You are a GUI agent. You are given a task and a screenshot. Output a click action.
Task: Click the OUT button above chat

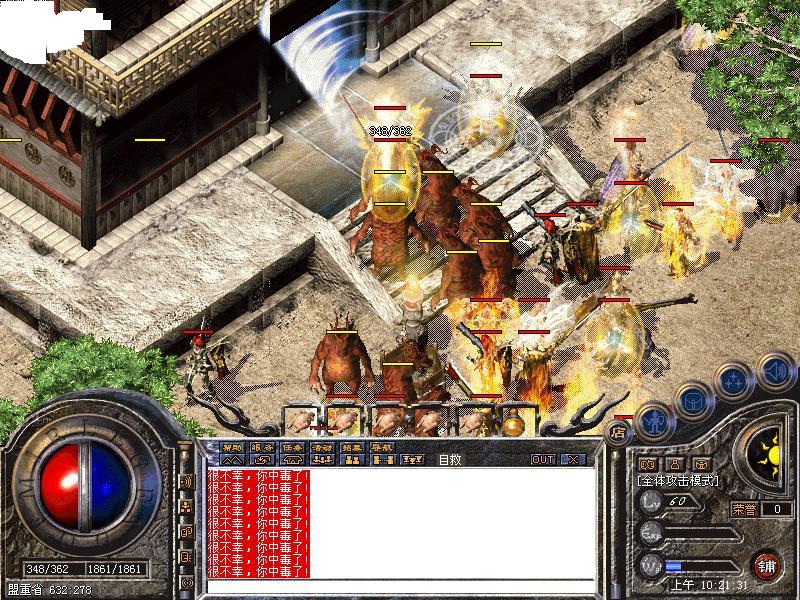pos(543,459)
